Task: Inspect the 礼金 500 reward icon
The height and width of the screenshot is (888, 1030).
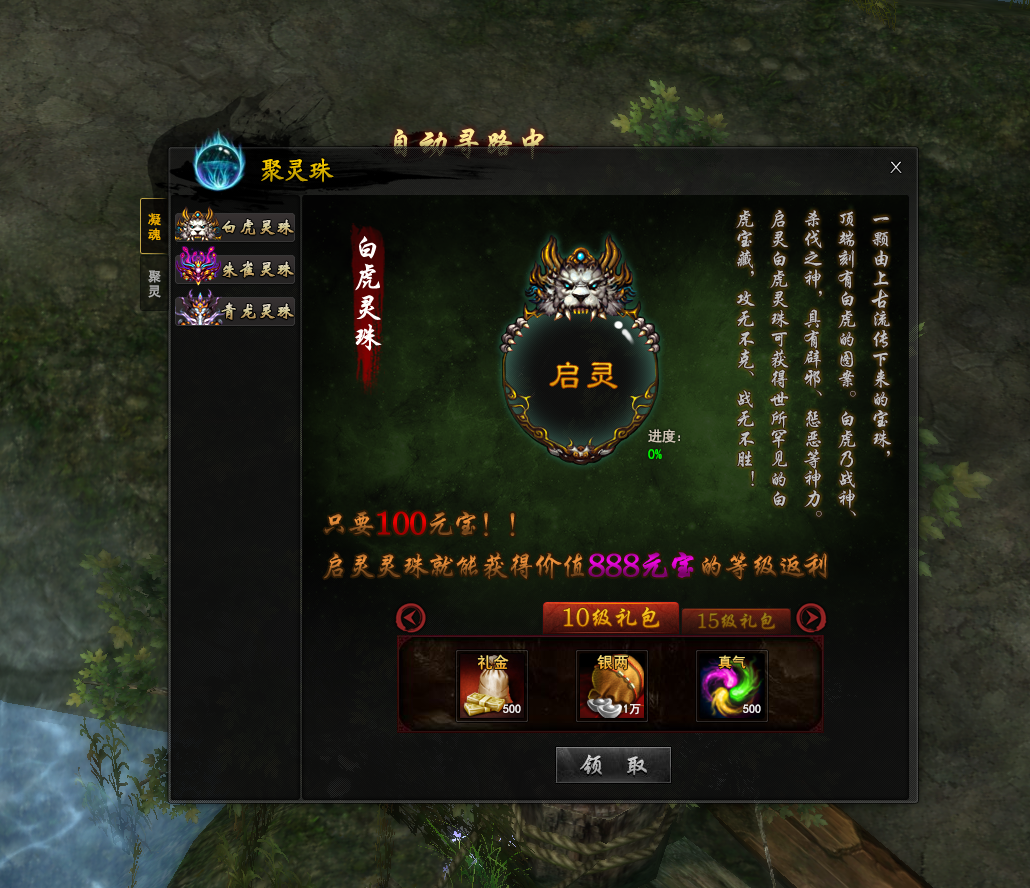Action: [492, 686]
